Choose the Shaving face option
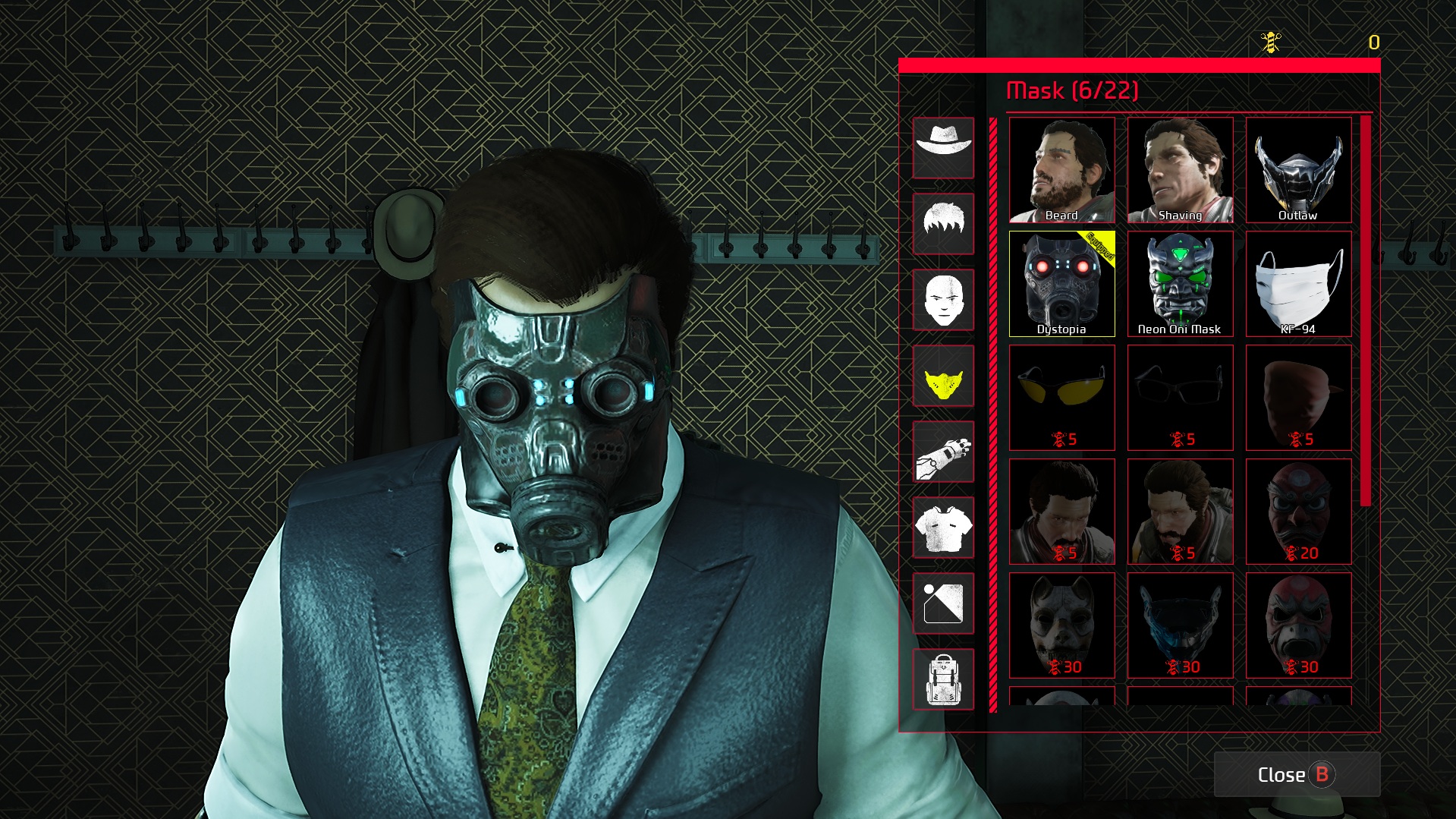1456x819 pixels. pos(1180,170)
